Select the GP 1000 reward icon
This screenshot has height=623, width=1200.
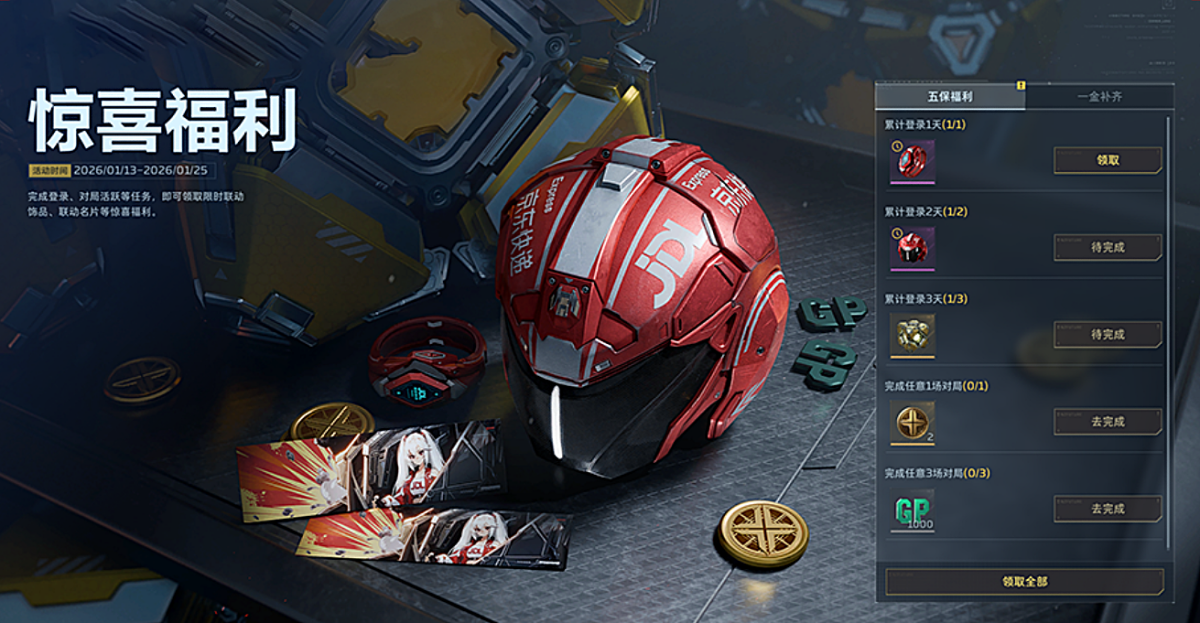pos(912,509)
